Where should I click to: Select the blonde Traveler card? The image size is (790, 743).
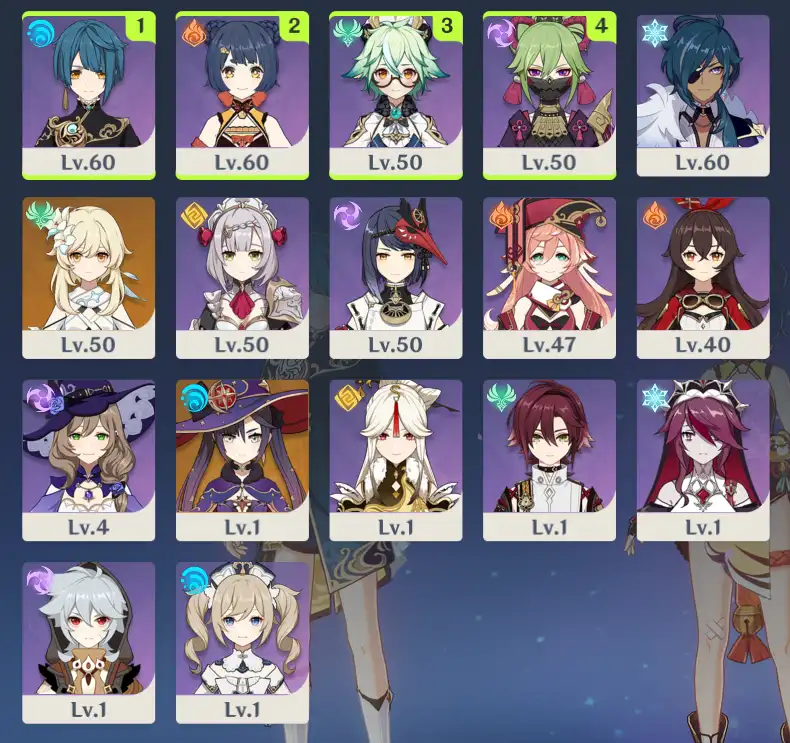(x=88, y=277)
